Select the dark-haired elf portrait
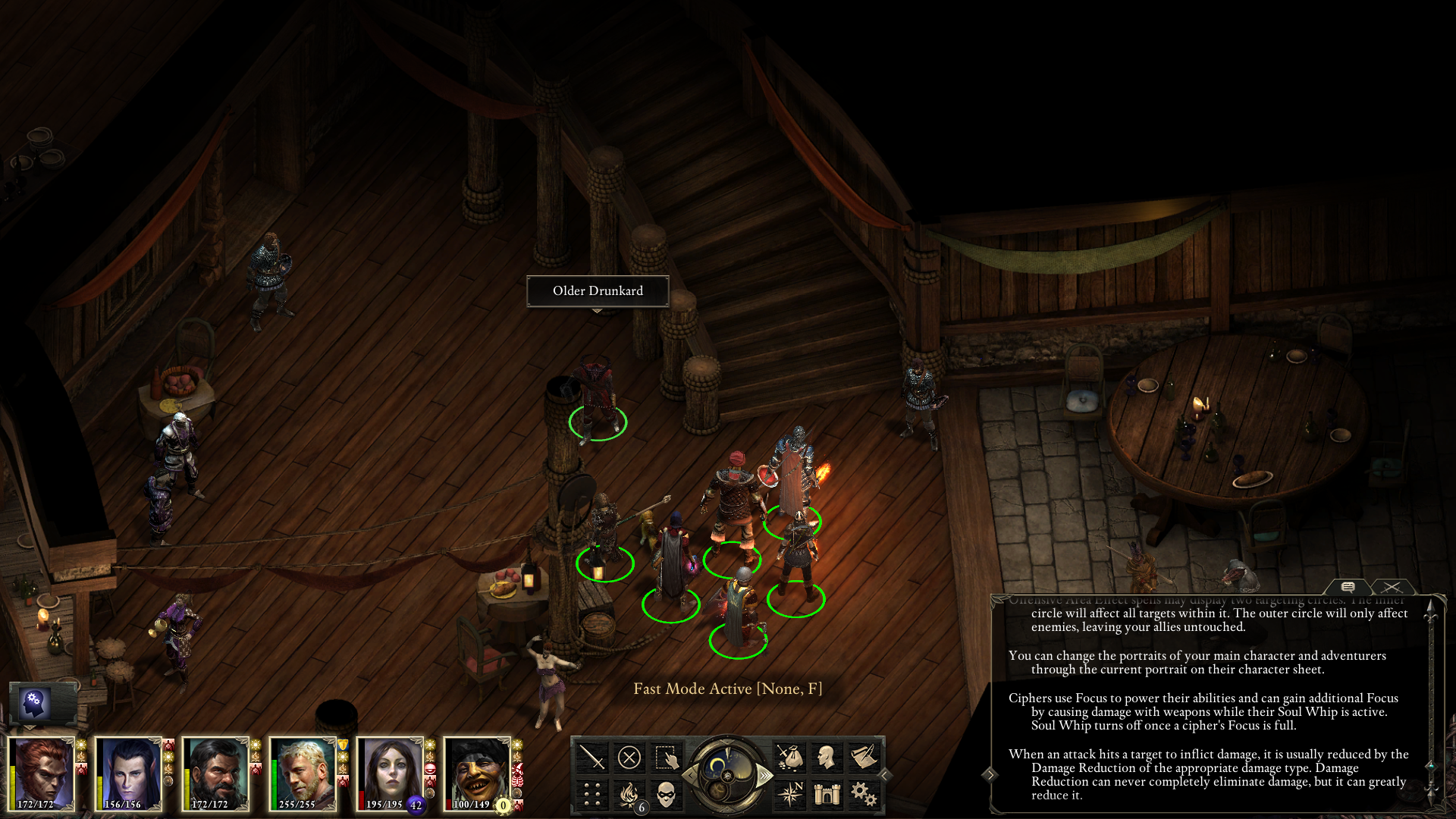Viewport: 1456px width, 819px height. (x=128, y=773)
